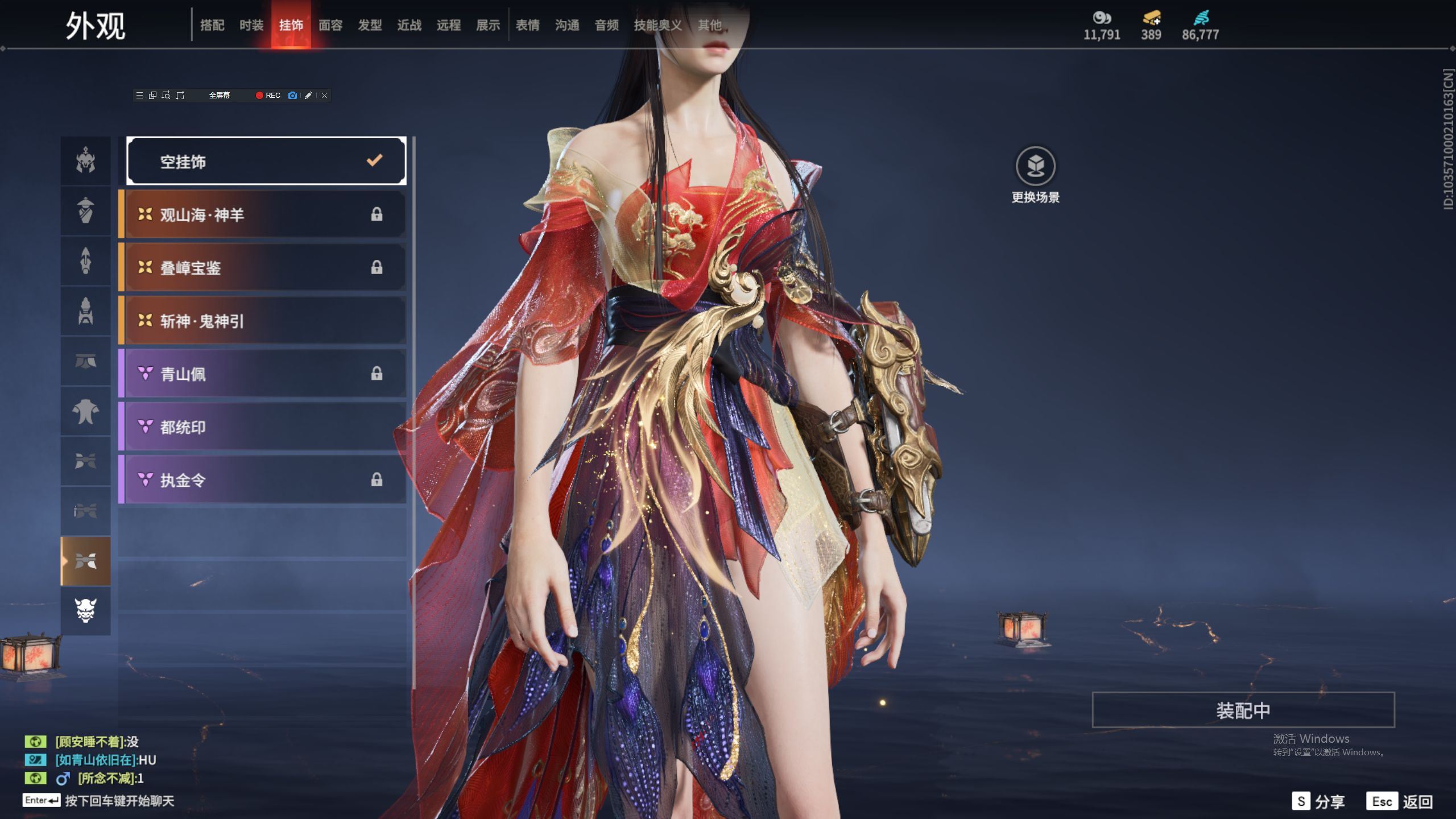Open the oni mask category icon
Image resolution: width=1456 pixels, height=819 pixels.
[x=86, y=610]
